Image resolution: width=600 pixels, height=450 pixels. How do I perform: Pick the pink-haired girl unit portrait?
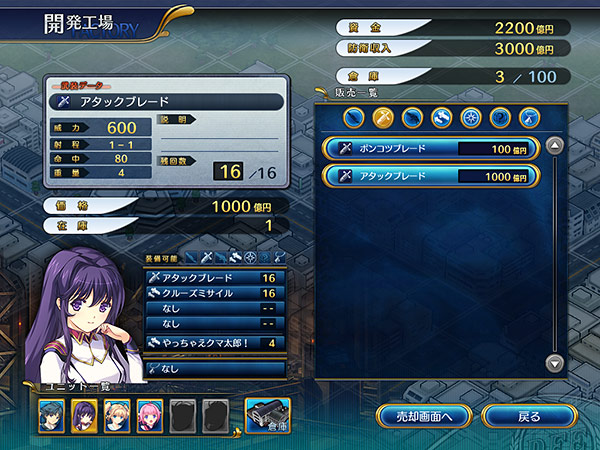pos(150,415)
